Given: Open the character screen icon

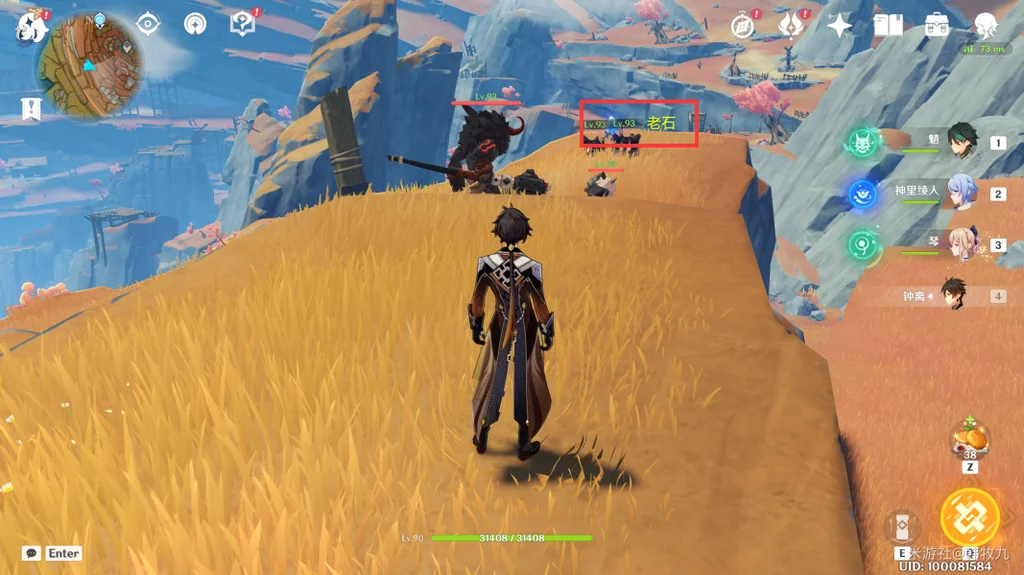Looking at the screenshot, I should click(986, 25).
